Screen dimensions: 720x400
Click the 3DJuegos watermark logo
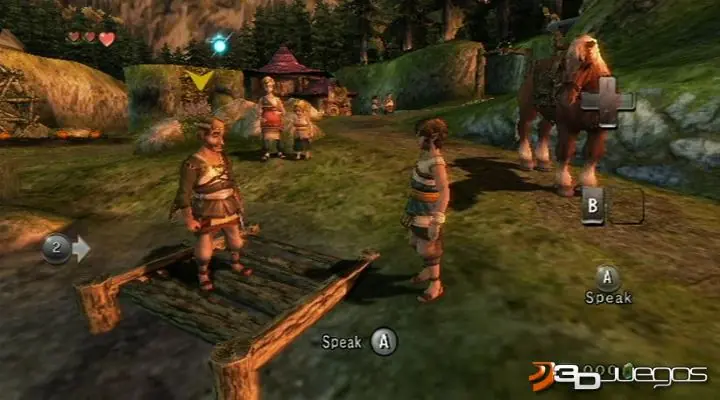pos(618,375)
